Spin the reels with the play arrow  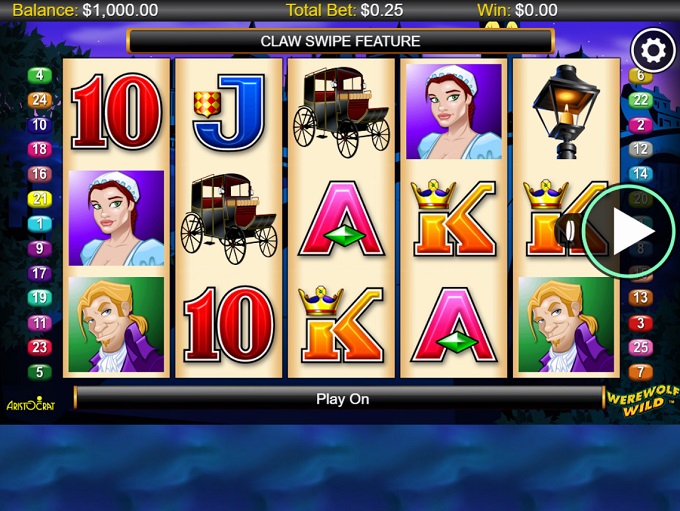click(x=629, y=231)
